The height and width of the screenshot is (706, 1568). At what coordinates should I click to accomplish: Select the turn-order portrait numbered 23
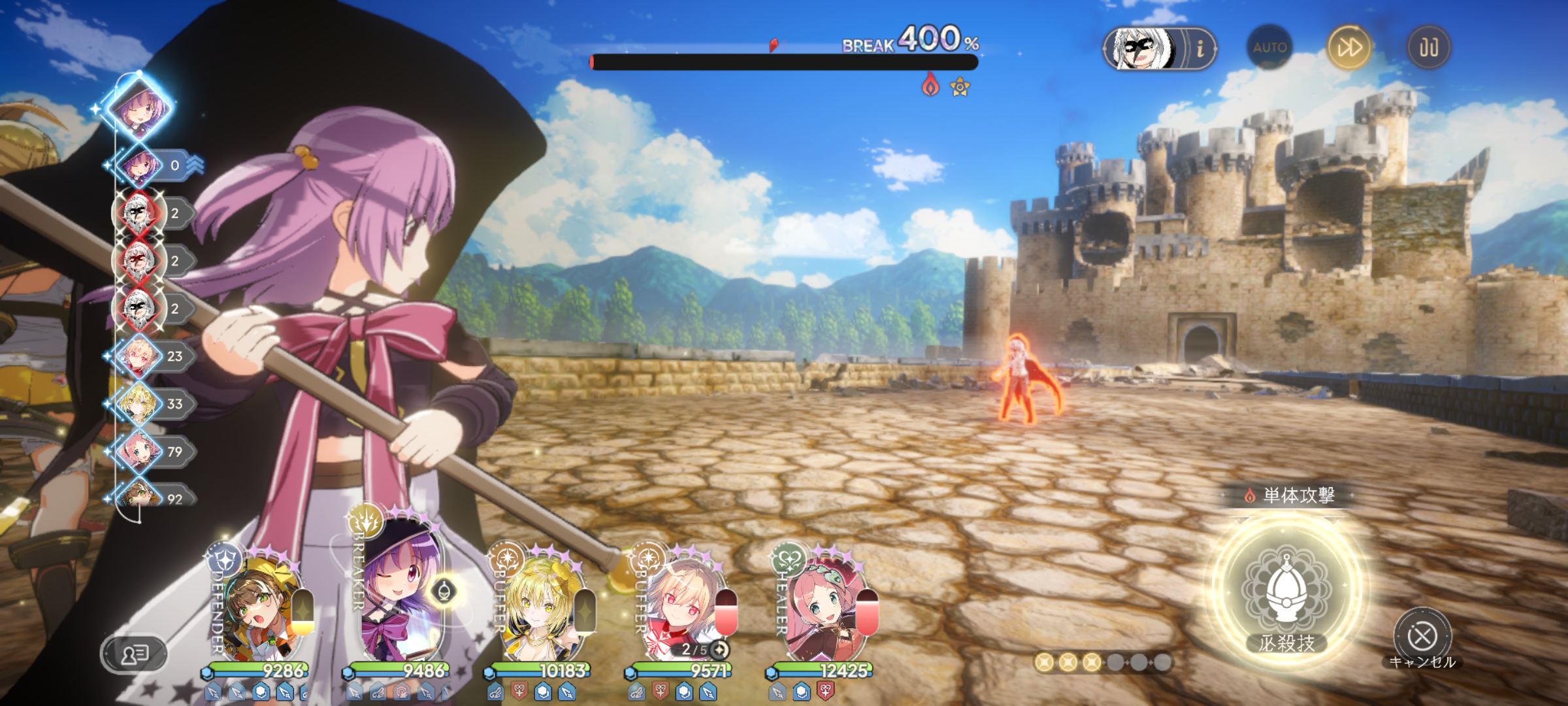(x=139, y=356)
